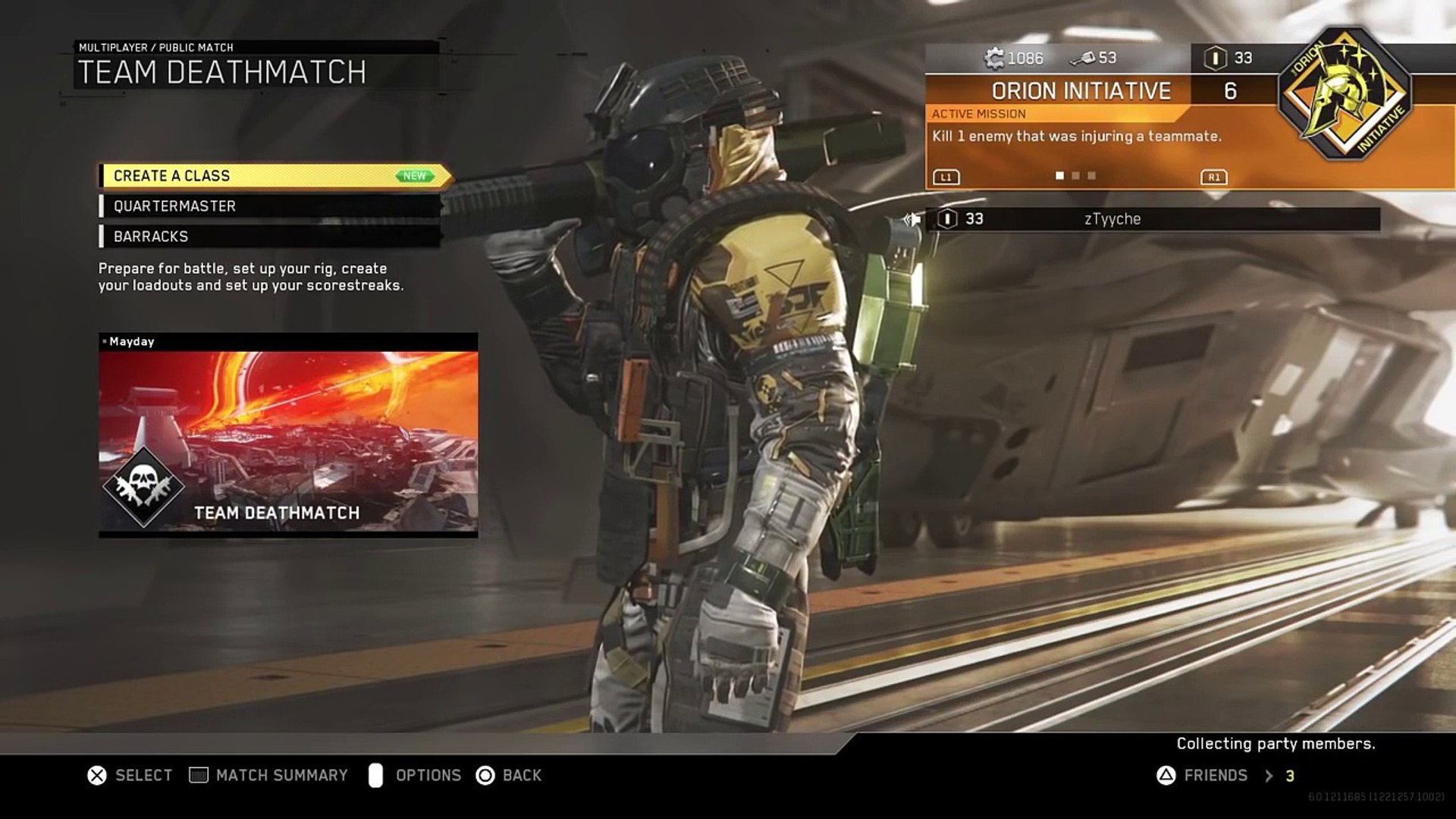Viewport: 1456px width, 819px height.
Task: Open the Barracks menu
Action: (x=270, y=237)
